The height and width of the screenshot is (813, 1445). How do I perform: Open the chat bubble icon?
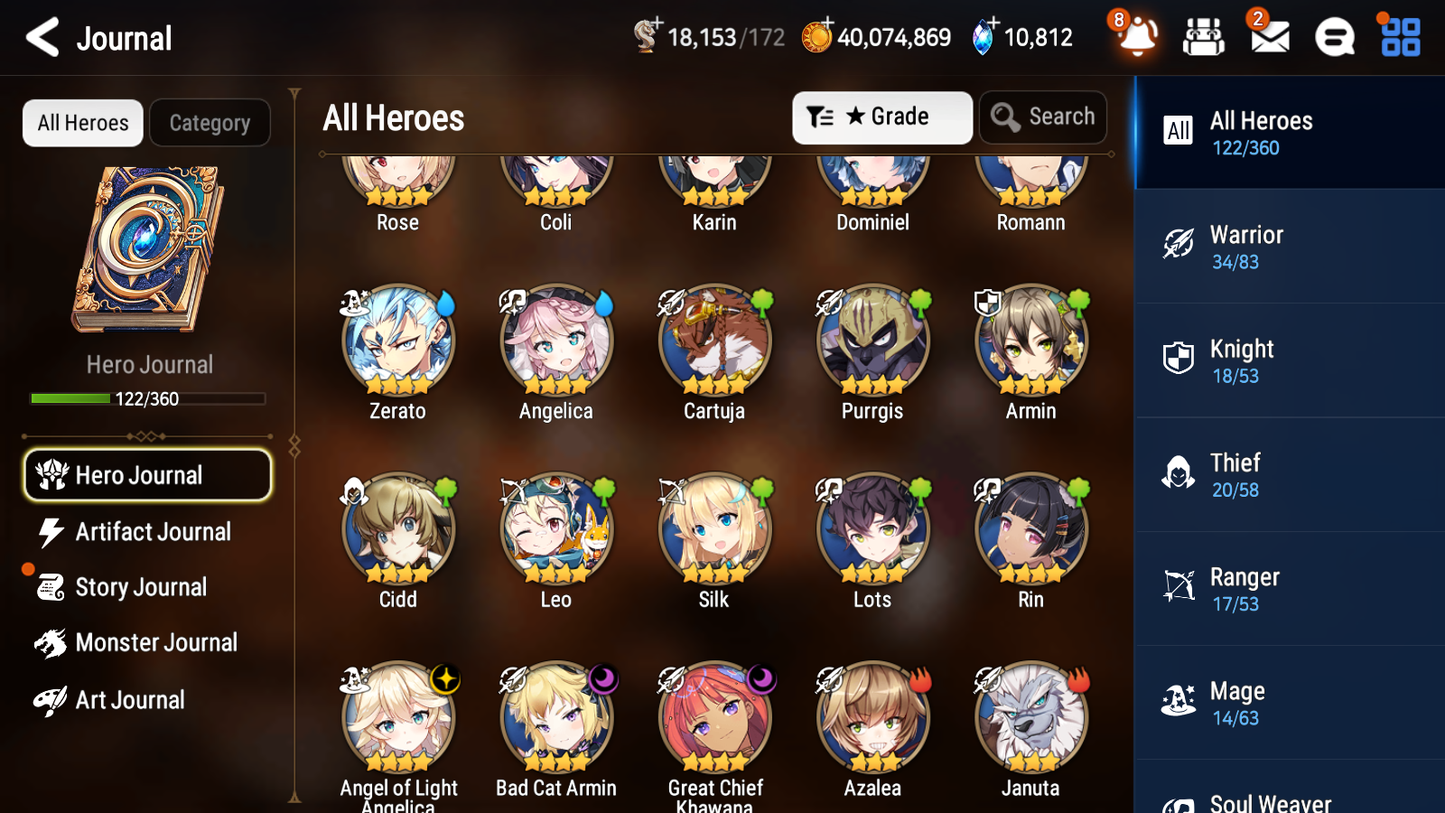[x=1333, y=37]
